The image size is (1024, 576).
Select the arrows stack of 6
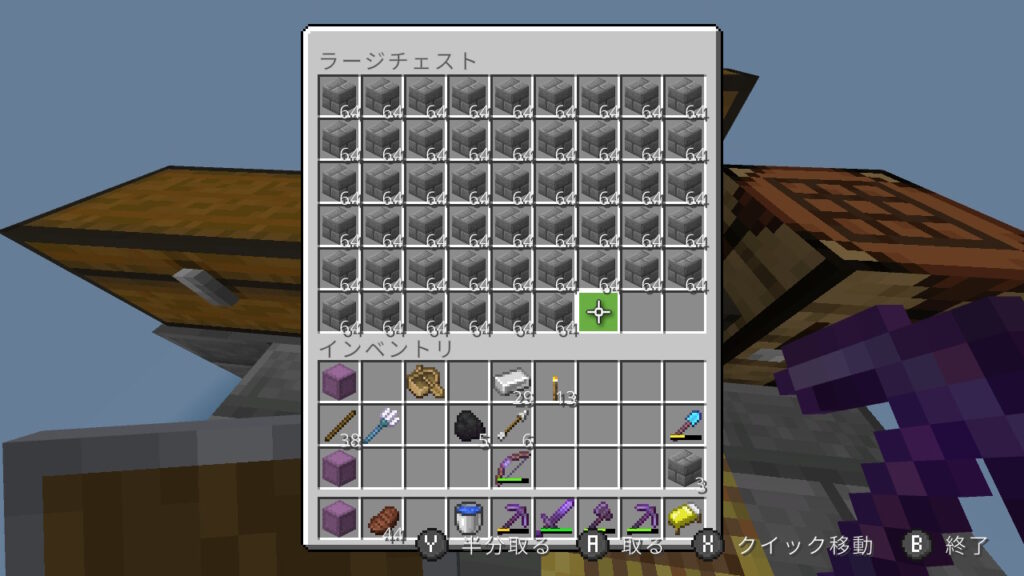click(512, 424)
